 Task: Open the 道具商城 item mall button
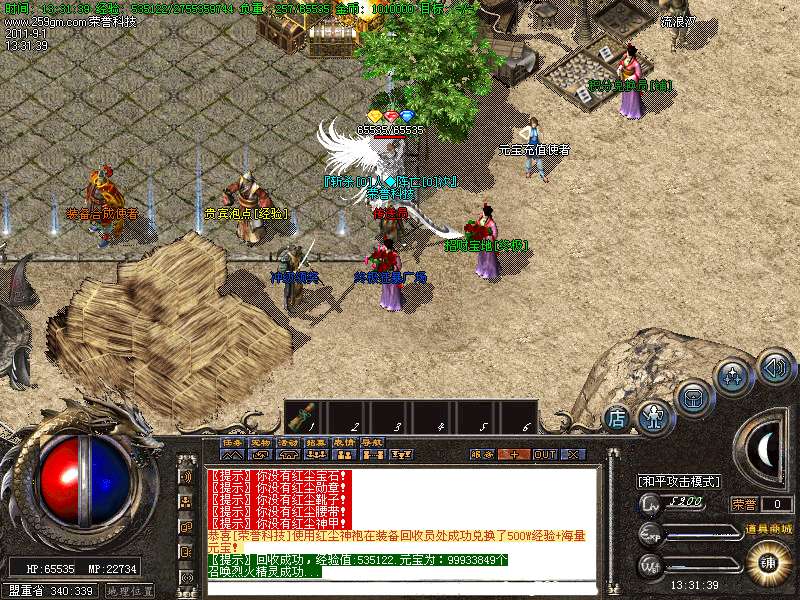click(768, 528)
